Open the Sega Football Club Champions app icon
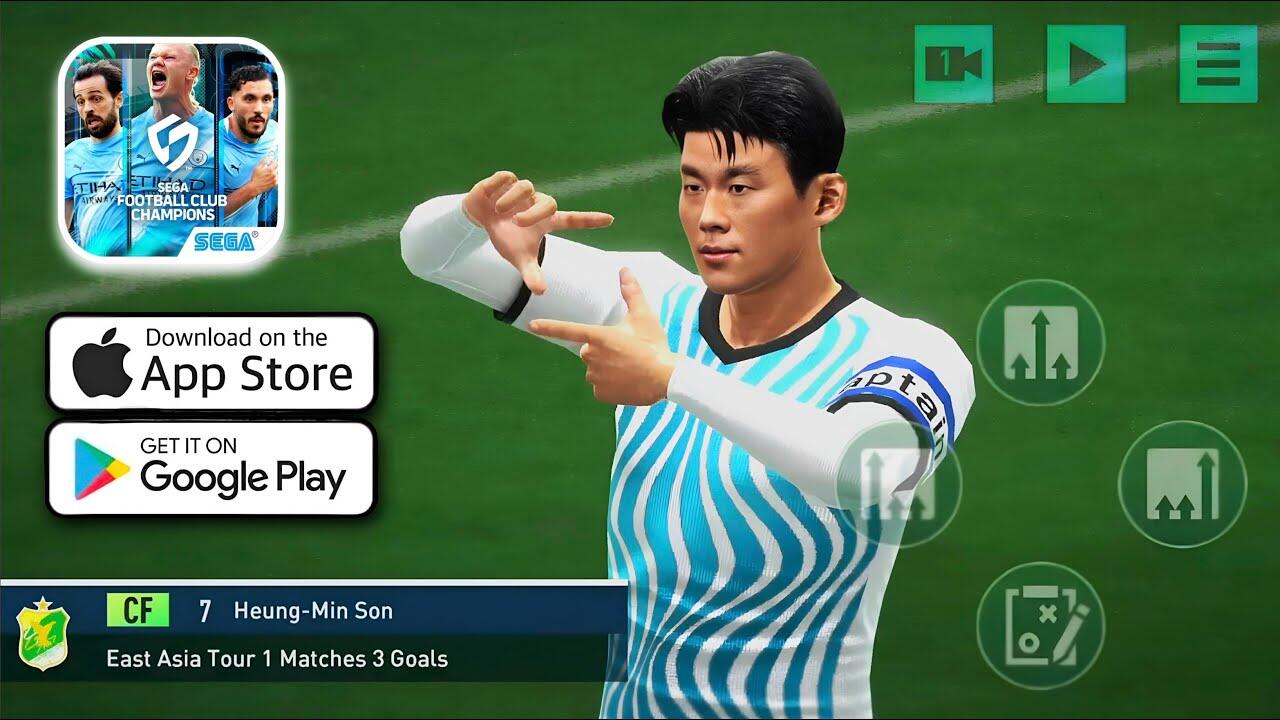The image size is (1280, 720). 171,150
